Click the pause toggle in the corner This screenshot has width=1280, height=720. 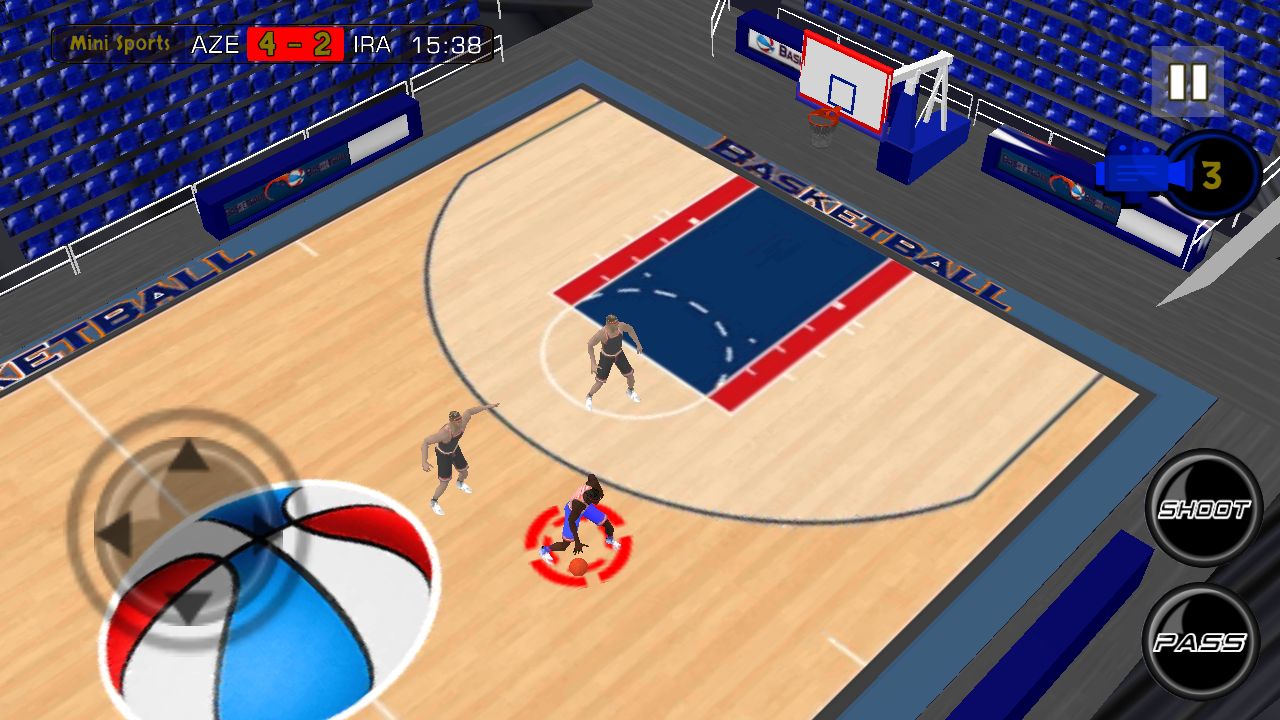tap(1186, 80)
